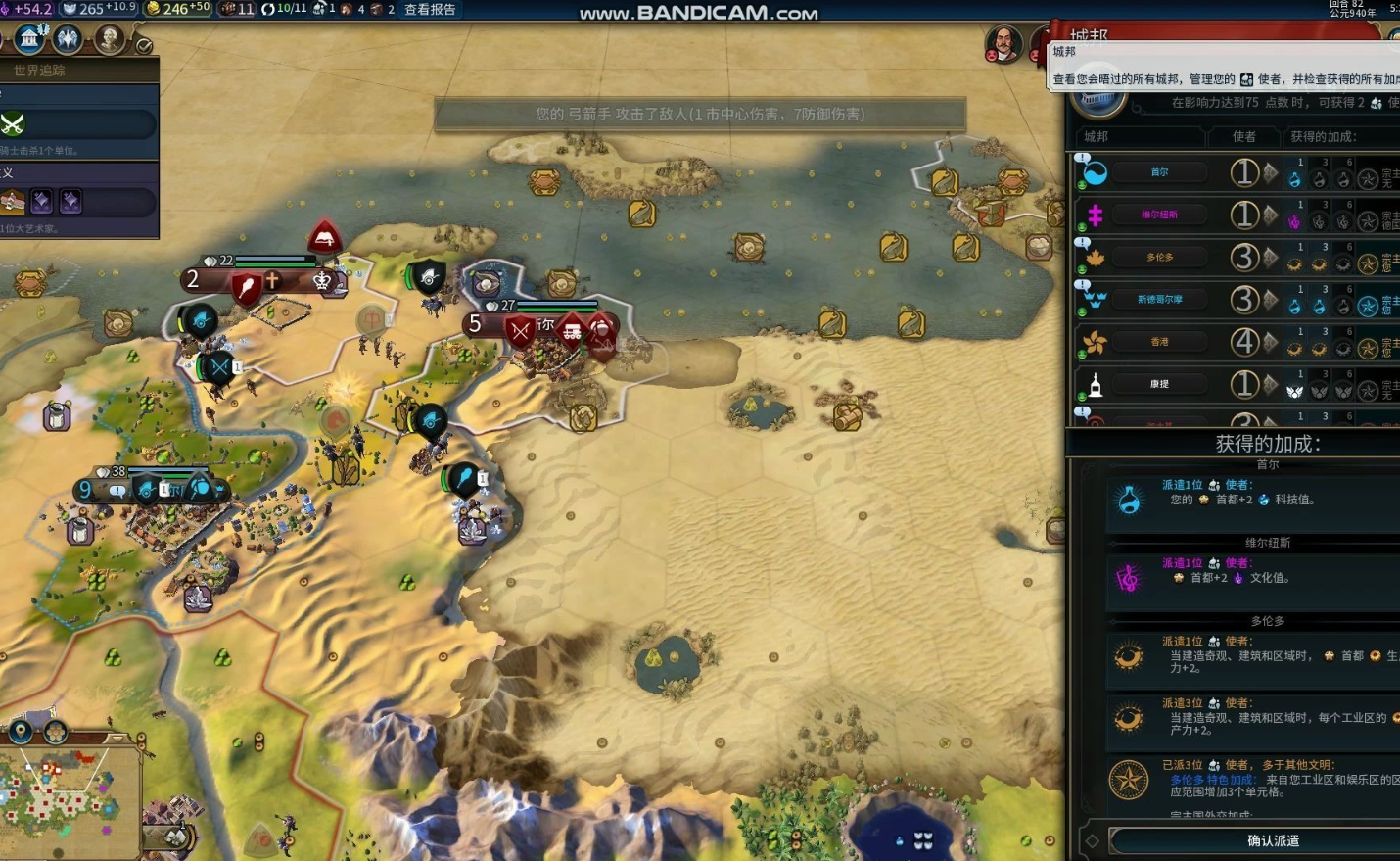This screenshot has width=1400, height=861.
Task: Open the hex-flower map lens options
Action: (56, 732)
